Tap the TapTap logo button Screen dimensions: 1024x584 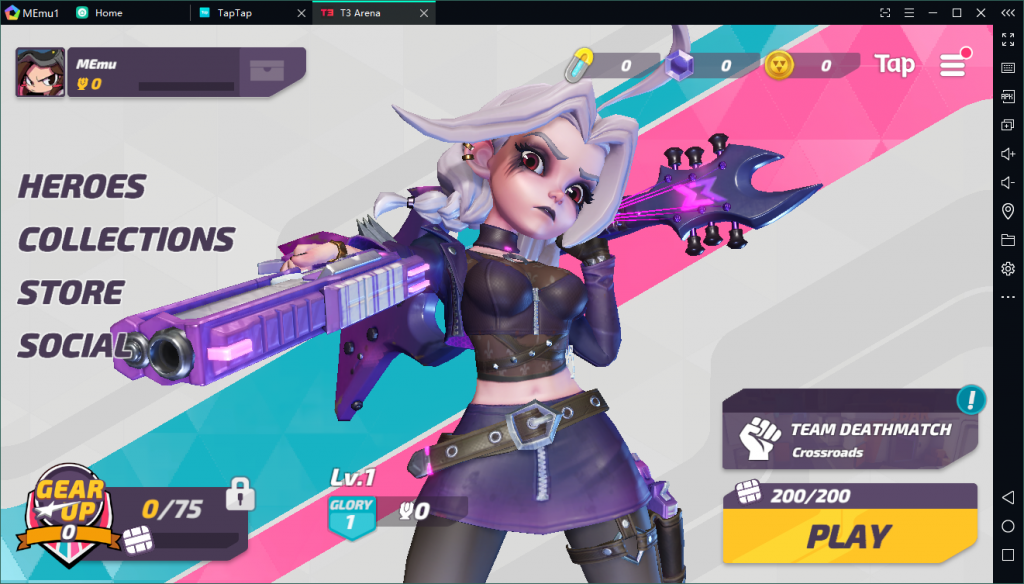[894, 65]
